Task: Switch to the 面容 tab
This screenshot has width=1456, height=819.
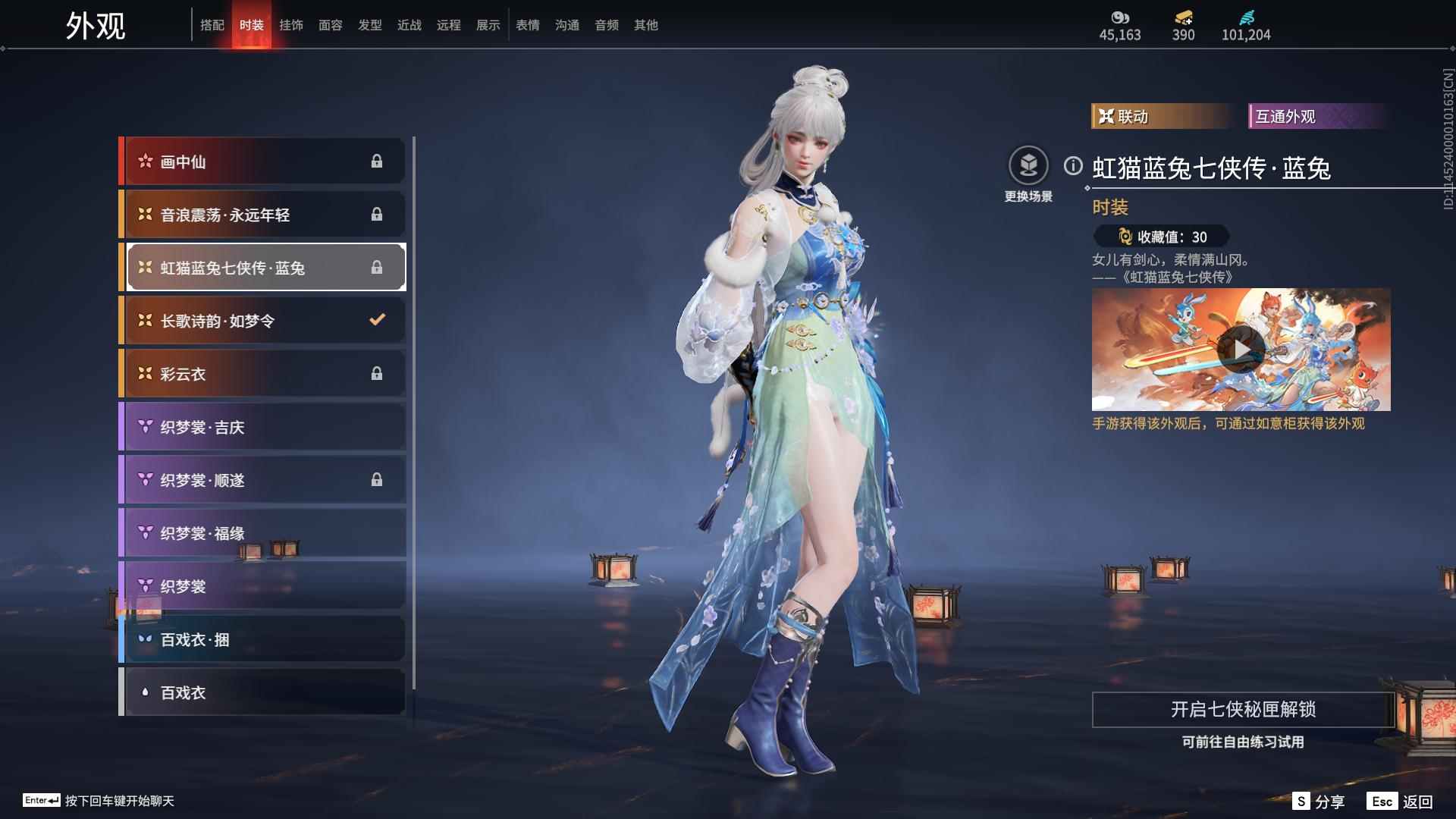Action: pyautogui.click(x=331, y=25)
